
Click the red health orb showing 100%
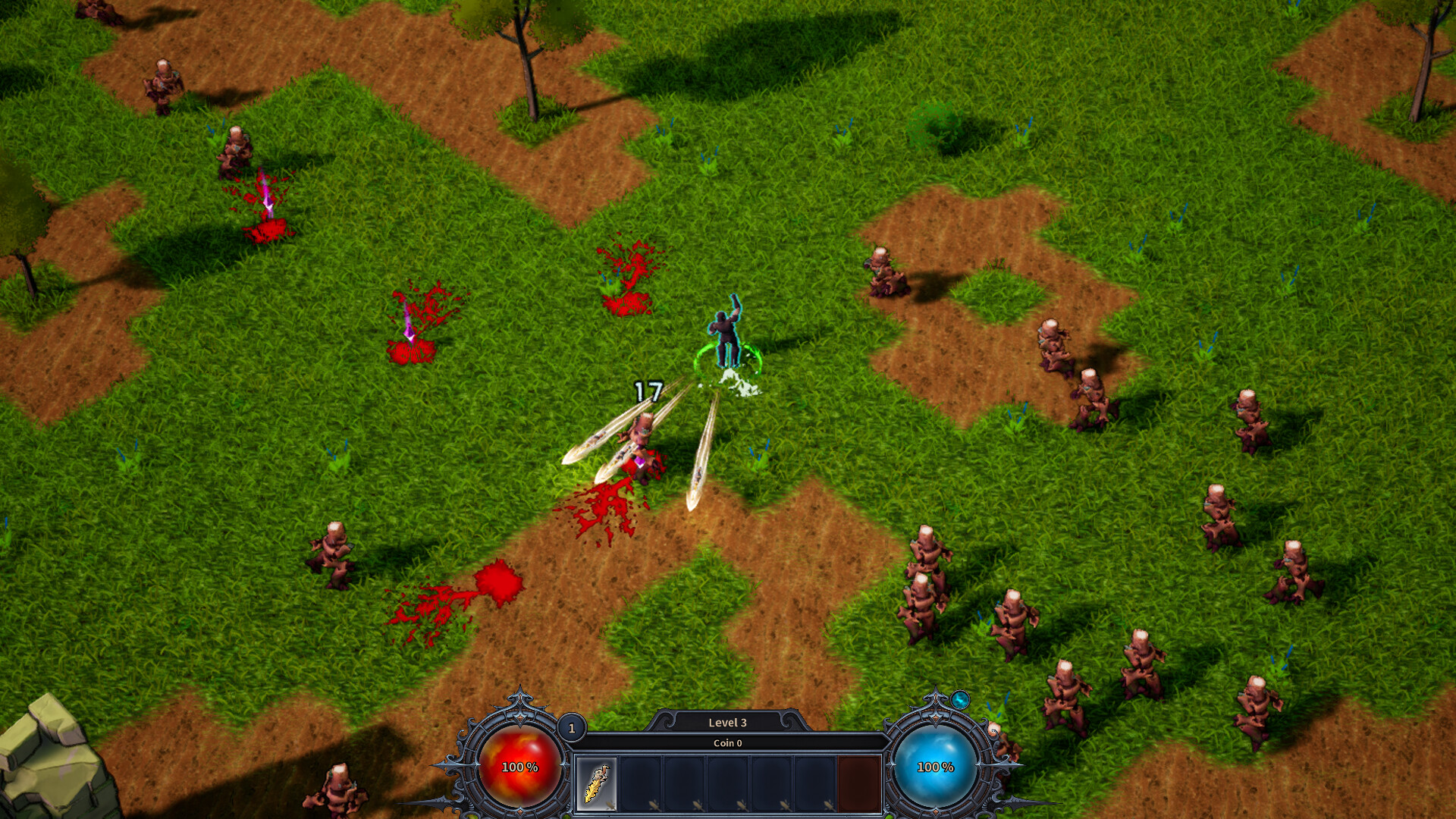519,766
